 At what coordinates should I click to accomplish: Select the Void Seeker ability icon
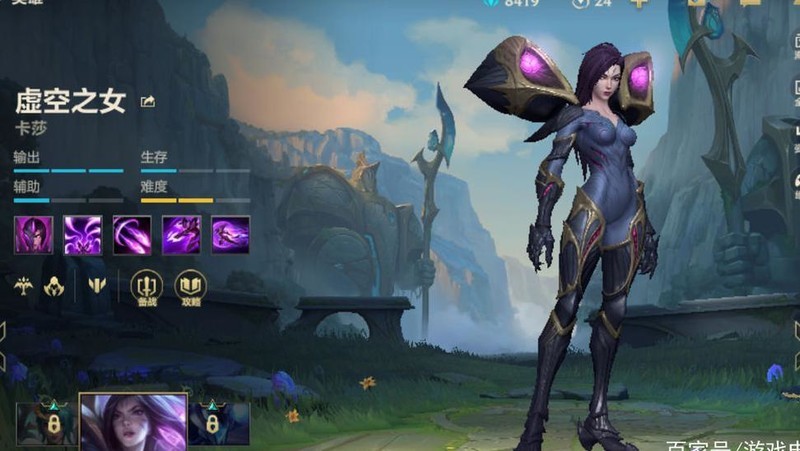(x=131, y=234)
